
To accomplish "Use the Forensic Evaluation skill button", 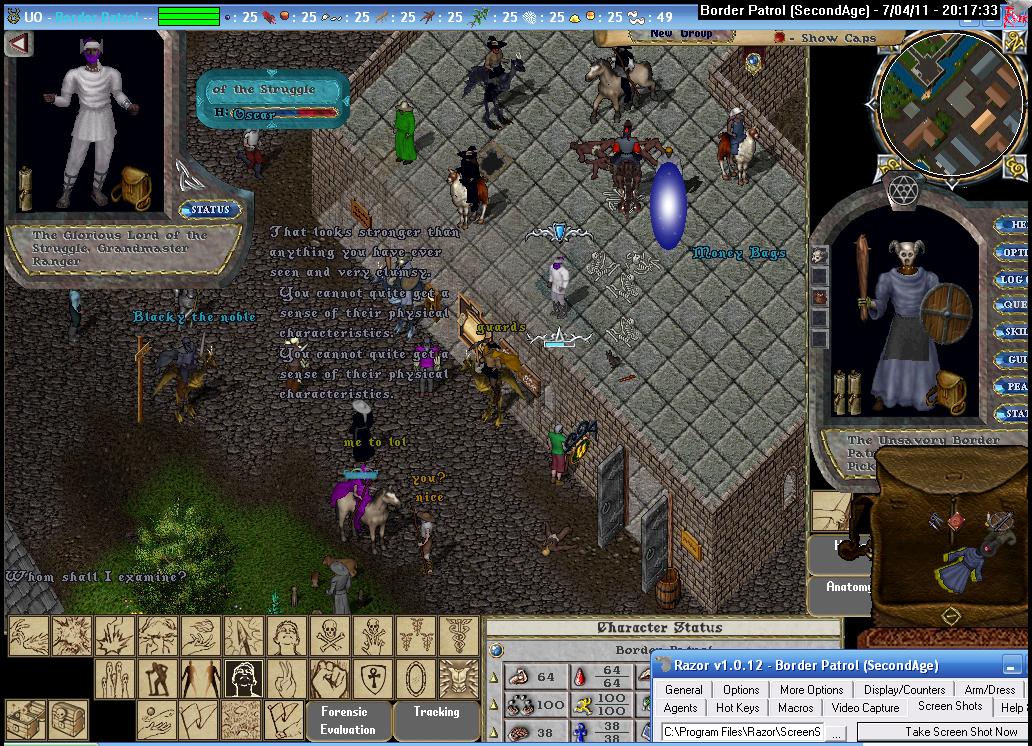I will (343, 720).
